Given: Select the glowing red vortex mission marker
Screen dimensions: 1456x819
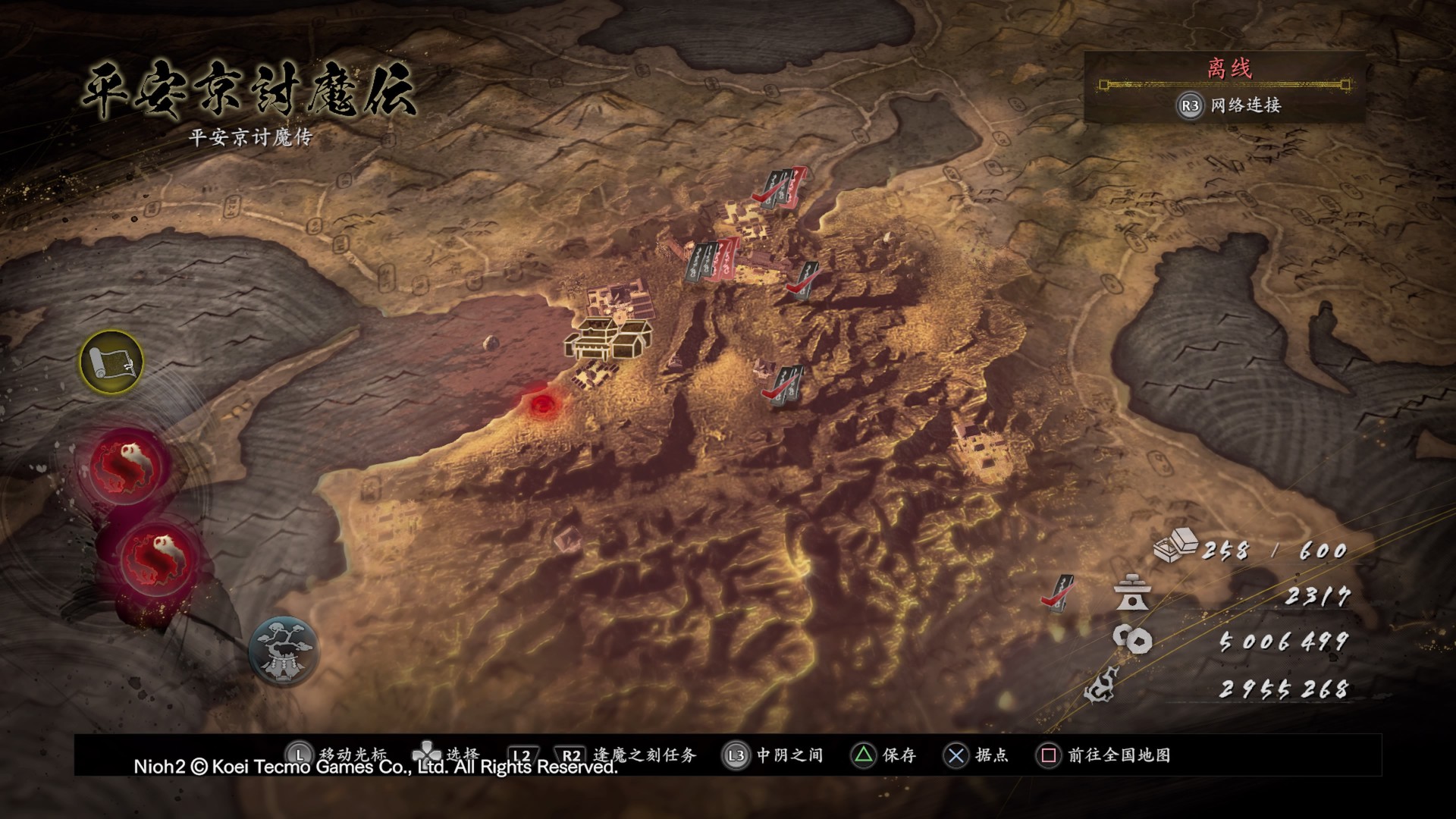Looking at the screenshot, I should (x=541, y=404).
